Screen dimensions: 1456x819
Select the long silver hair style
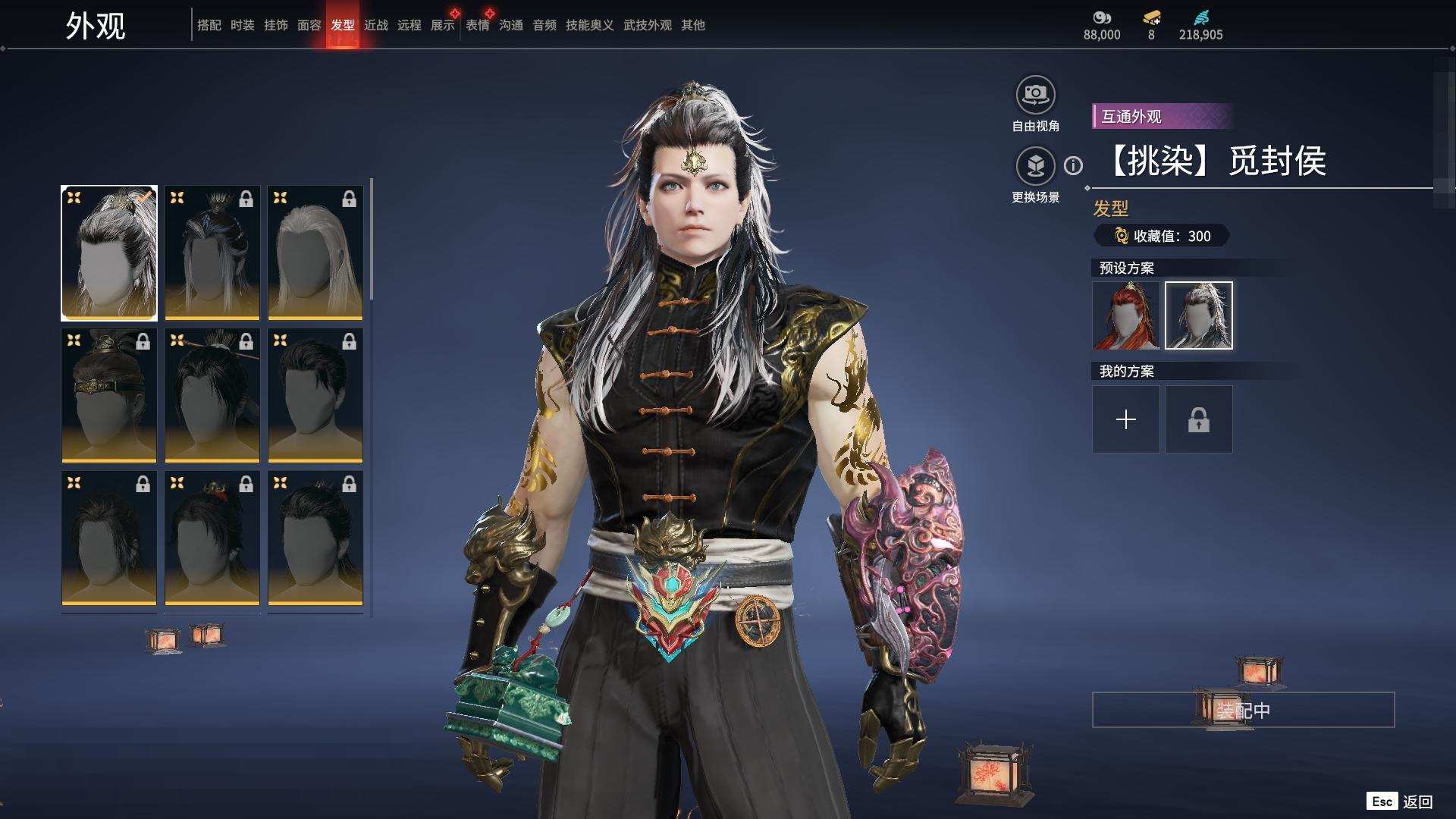[x=315, y=253]
